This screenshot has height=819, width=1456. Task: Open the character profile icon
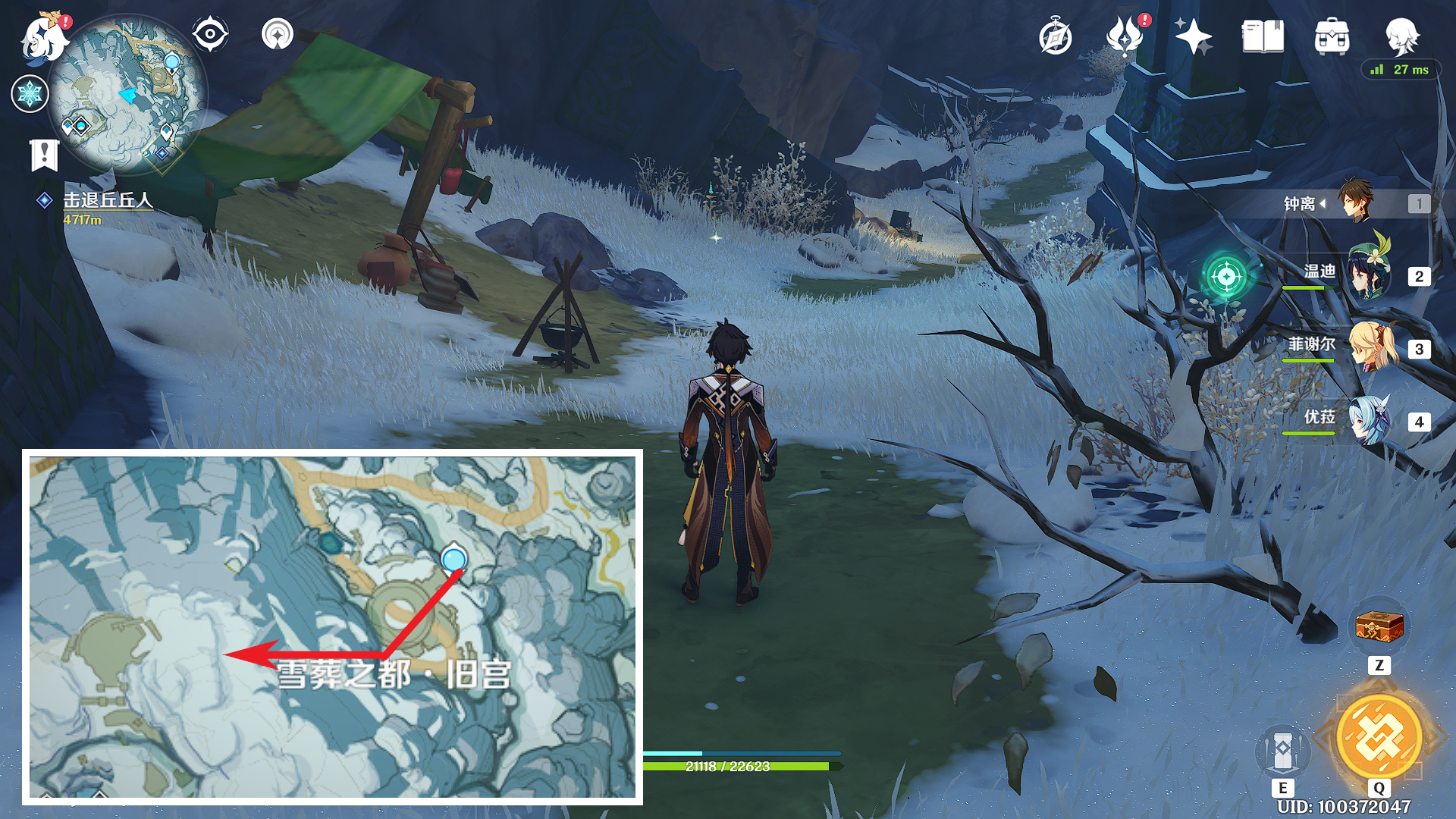pos(1401,36)
